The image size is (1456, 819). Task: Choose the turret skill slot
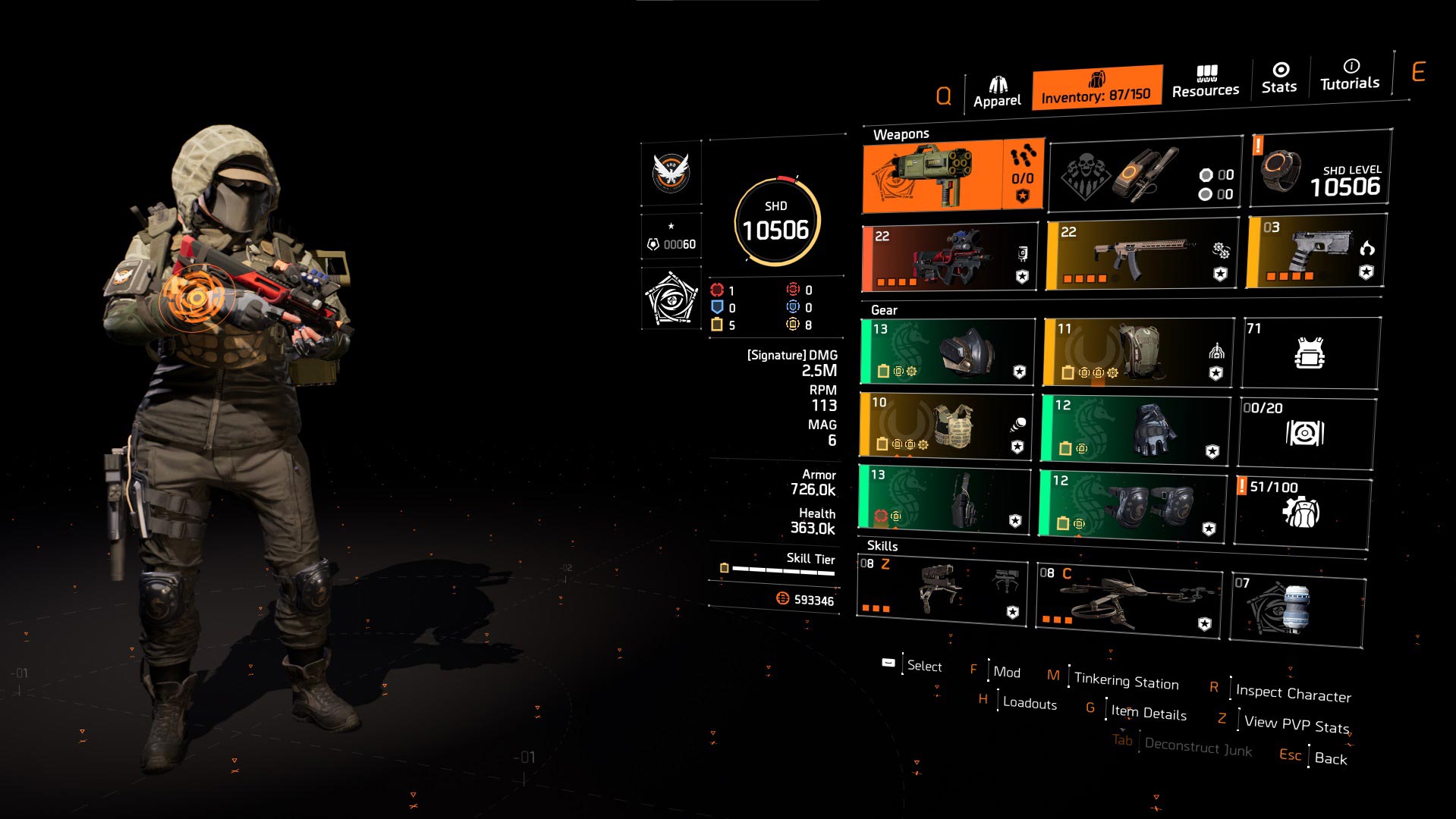pos(942,591)
